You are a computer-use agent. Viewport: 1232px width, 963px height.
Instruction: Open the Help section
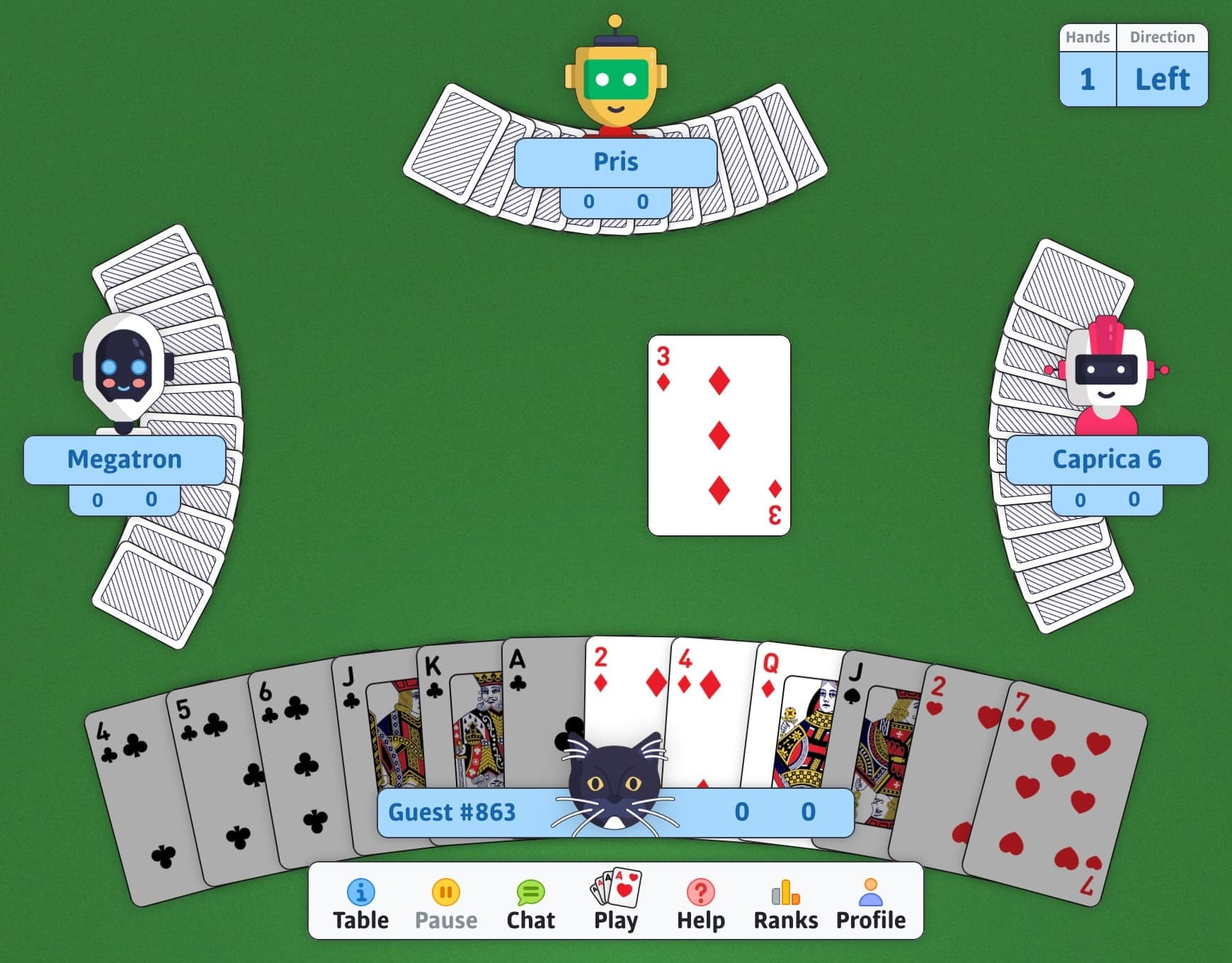(x=700, y=901)
